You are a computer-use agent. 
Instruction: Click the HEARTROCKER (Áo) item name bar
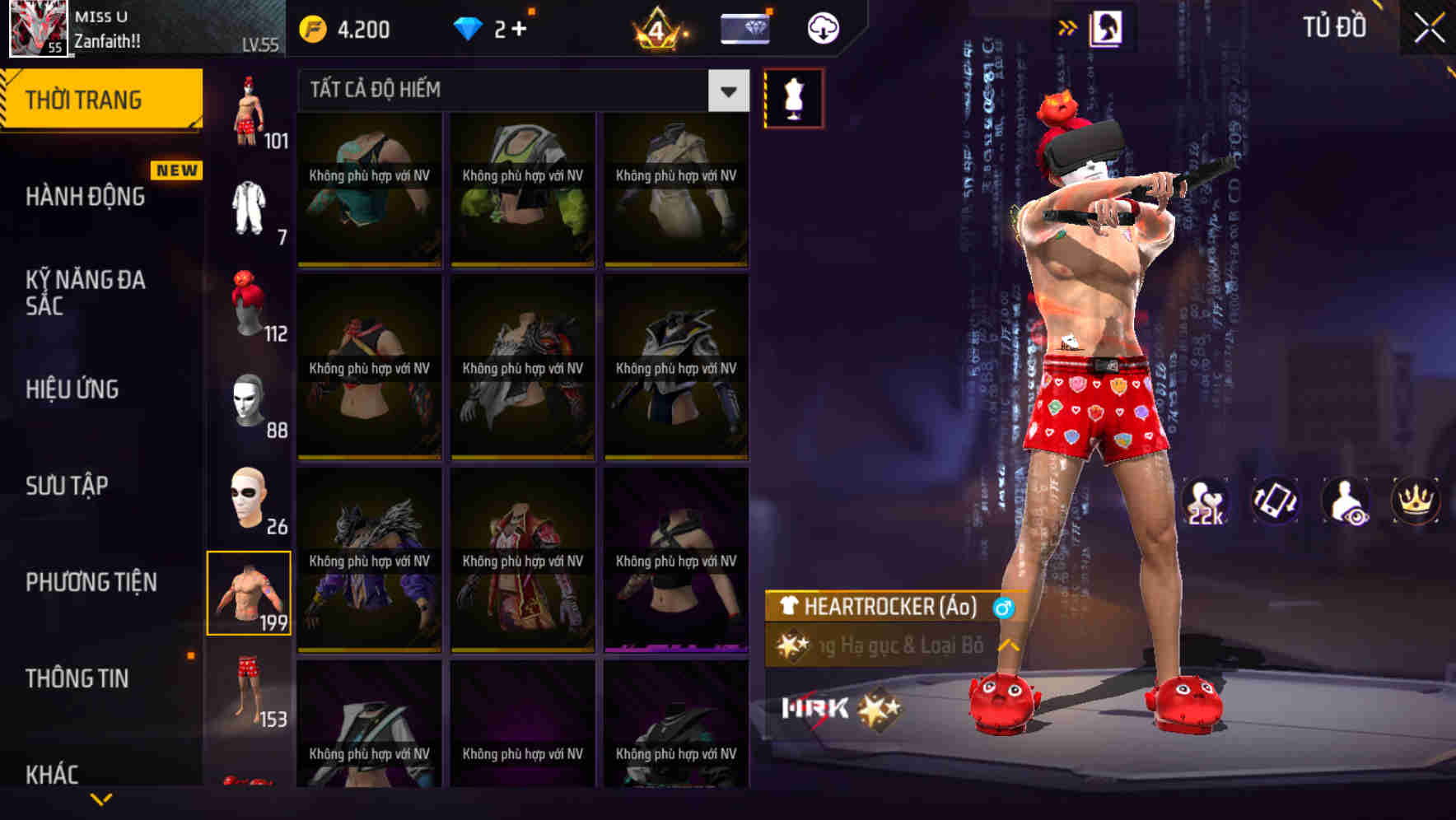coord(881,609)
